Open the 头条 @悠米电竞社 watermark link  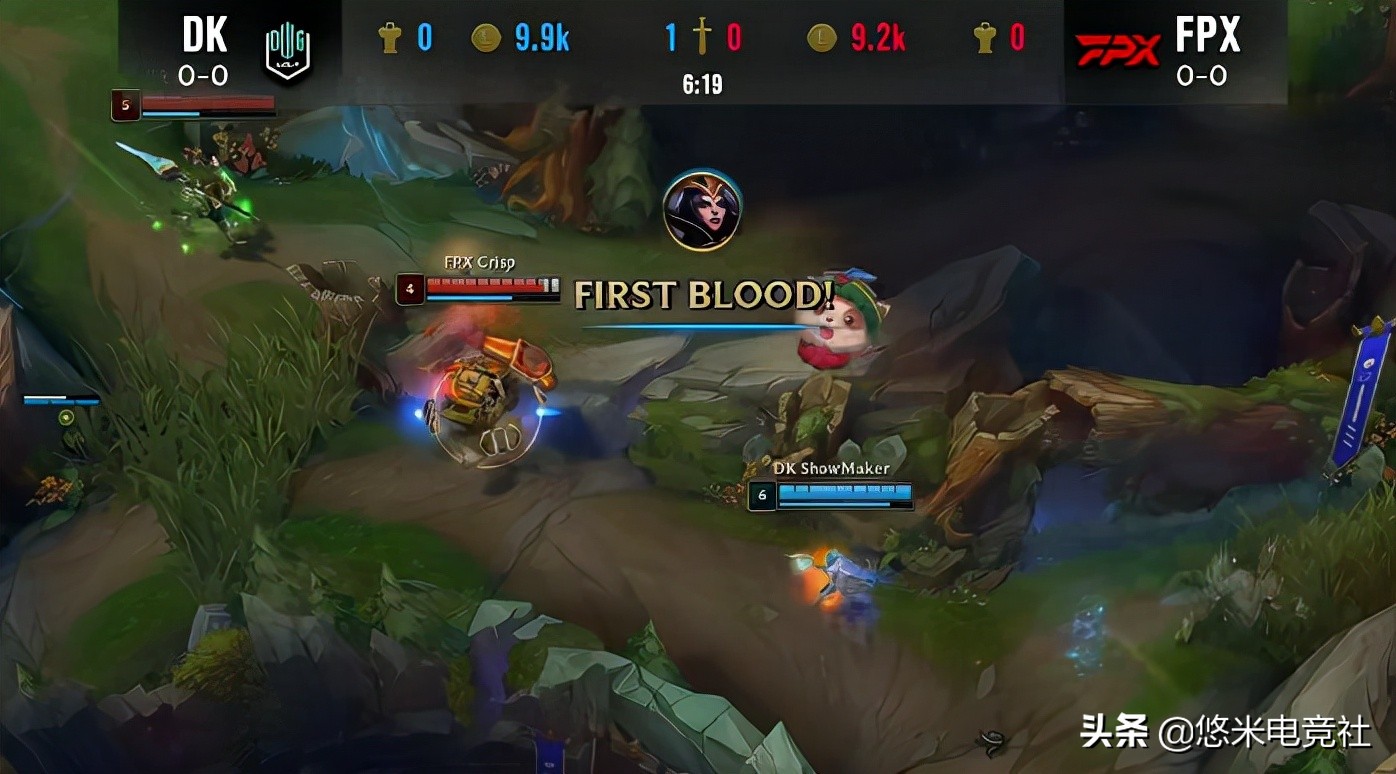coord(1223,733)
